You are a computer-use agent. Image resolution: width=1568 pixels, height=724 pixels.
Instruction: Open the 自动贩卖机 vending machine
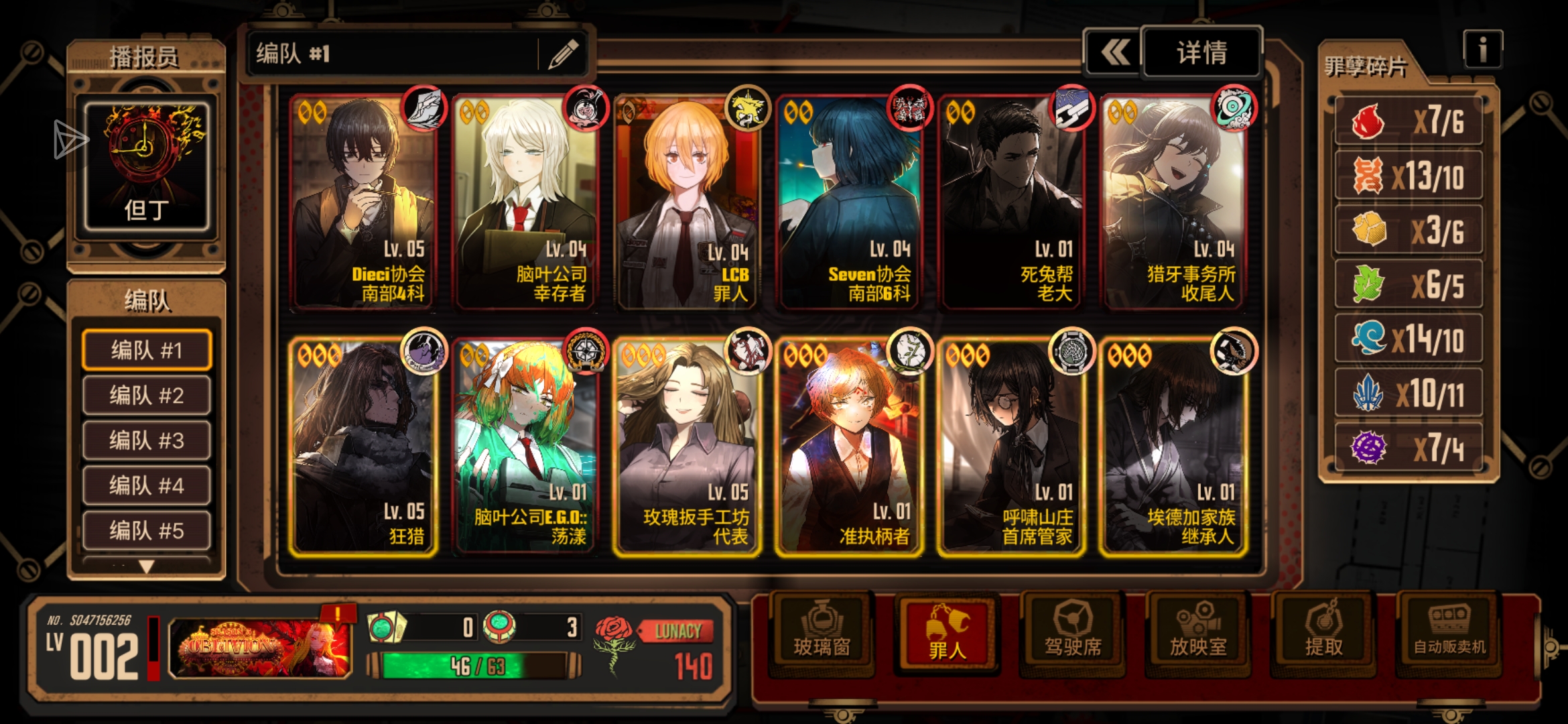[1449, 631]
